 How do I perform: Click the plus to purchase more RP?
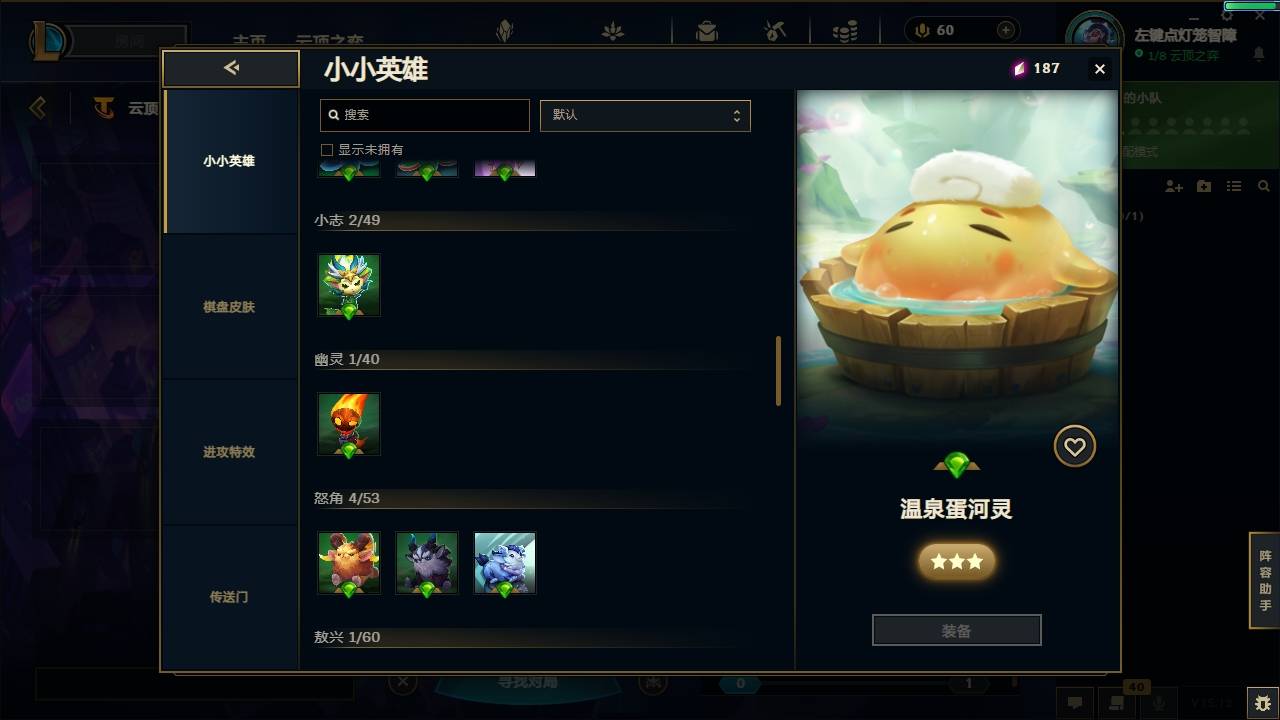[1004, 30]
